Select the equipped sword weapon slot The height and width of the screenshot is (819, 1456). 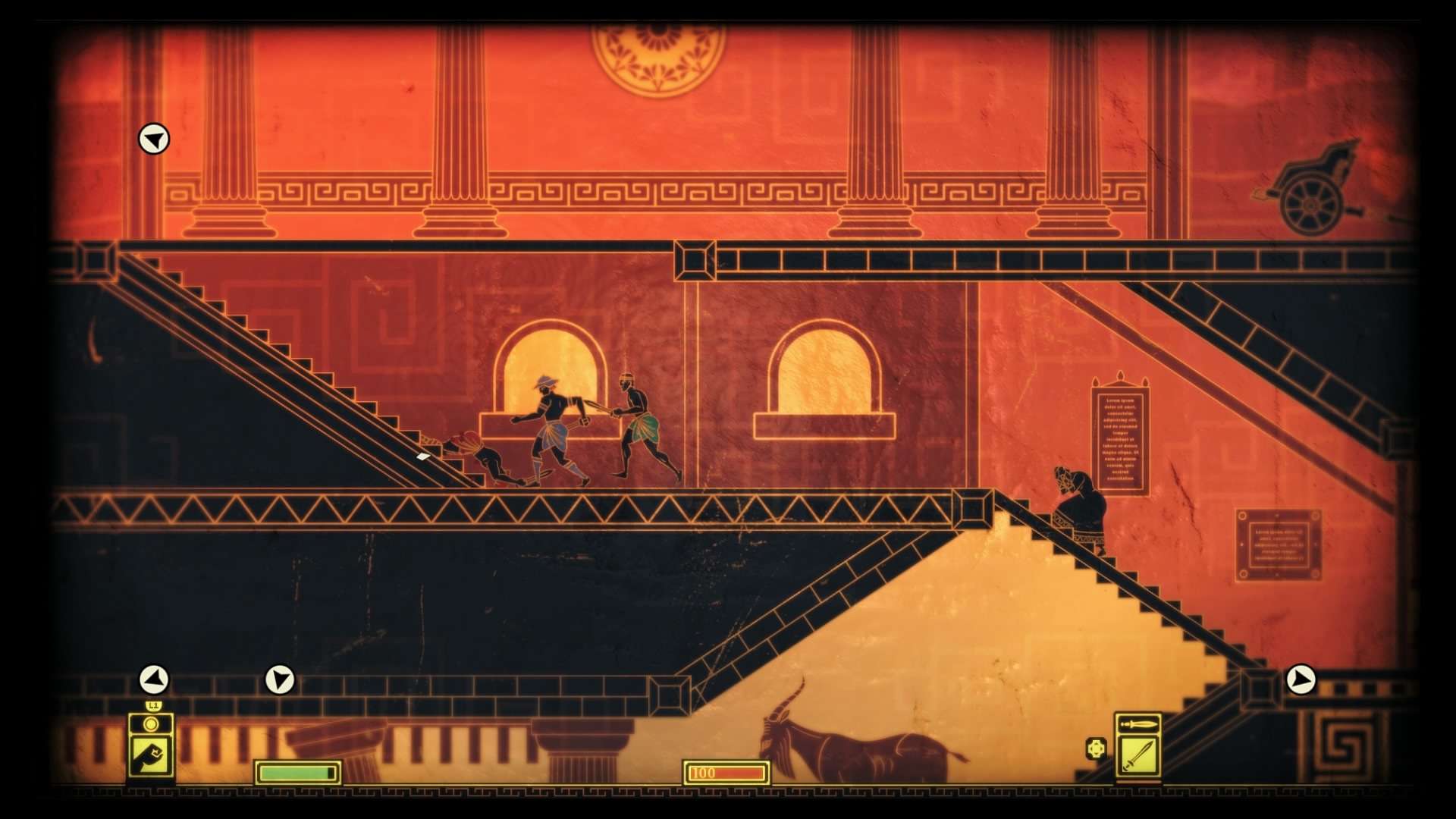(1137, 756)
